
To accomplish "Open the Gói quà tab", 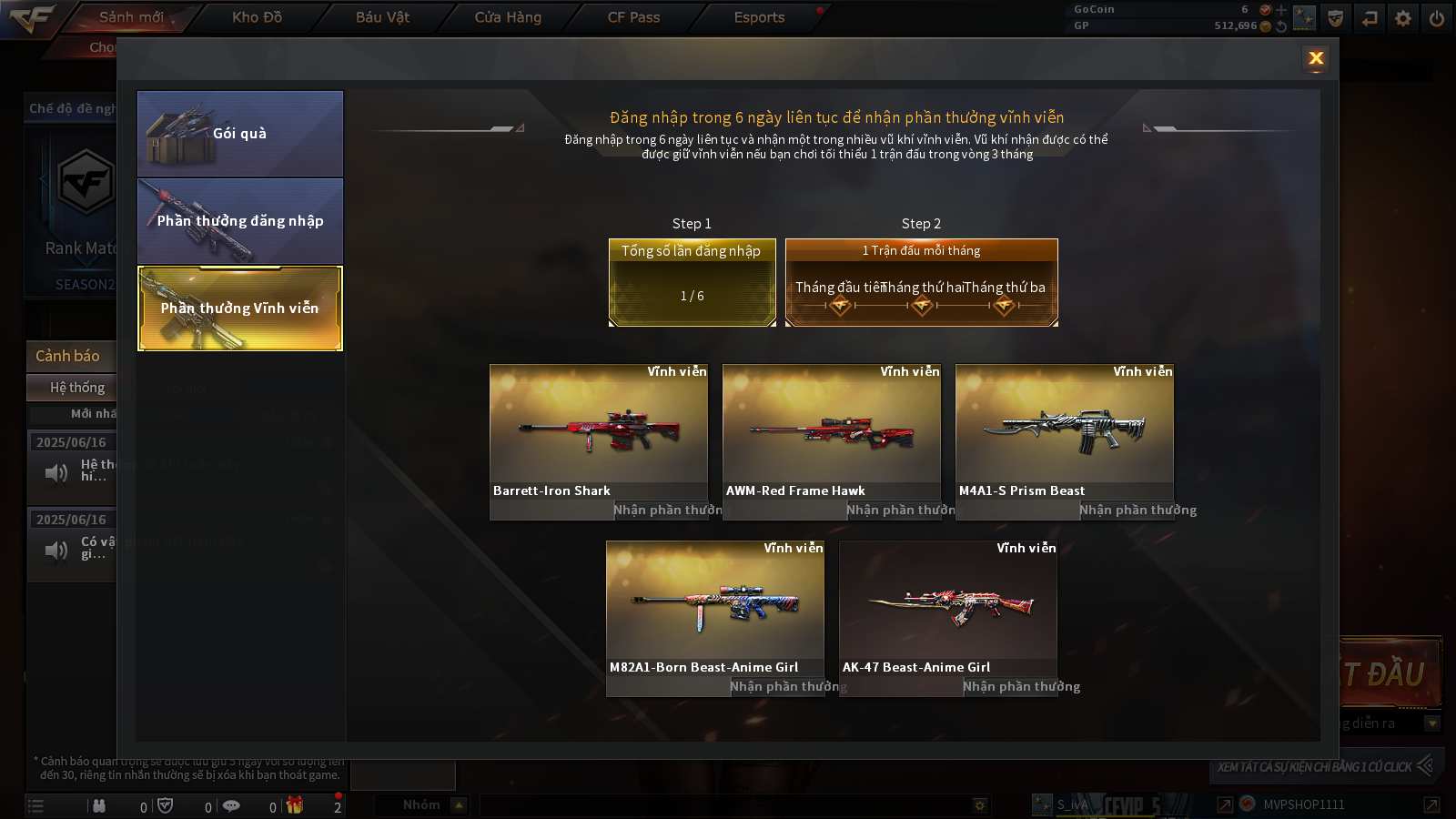I will point(240,134).
